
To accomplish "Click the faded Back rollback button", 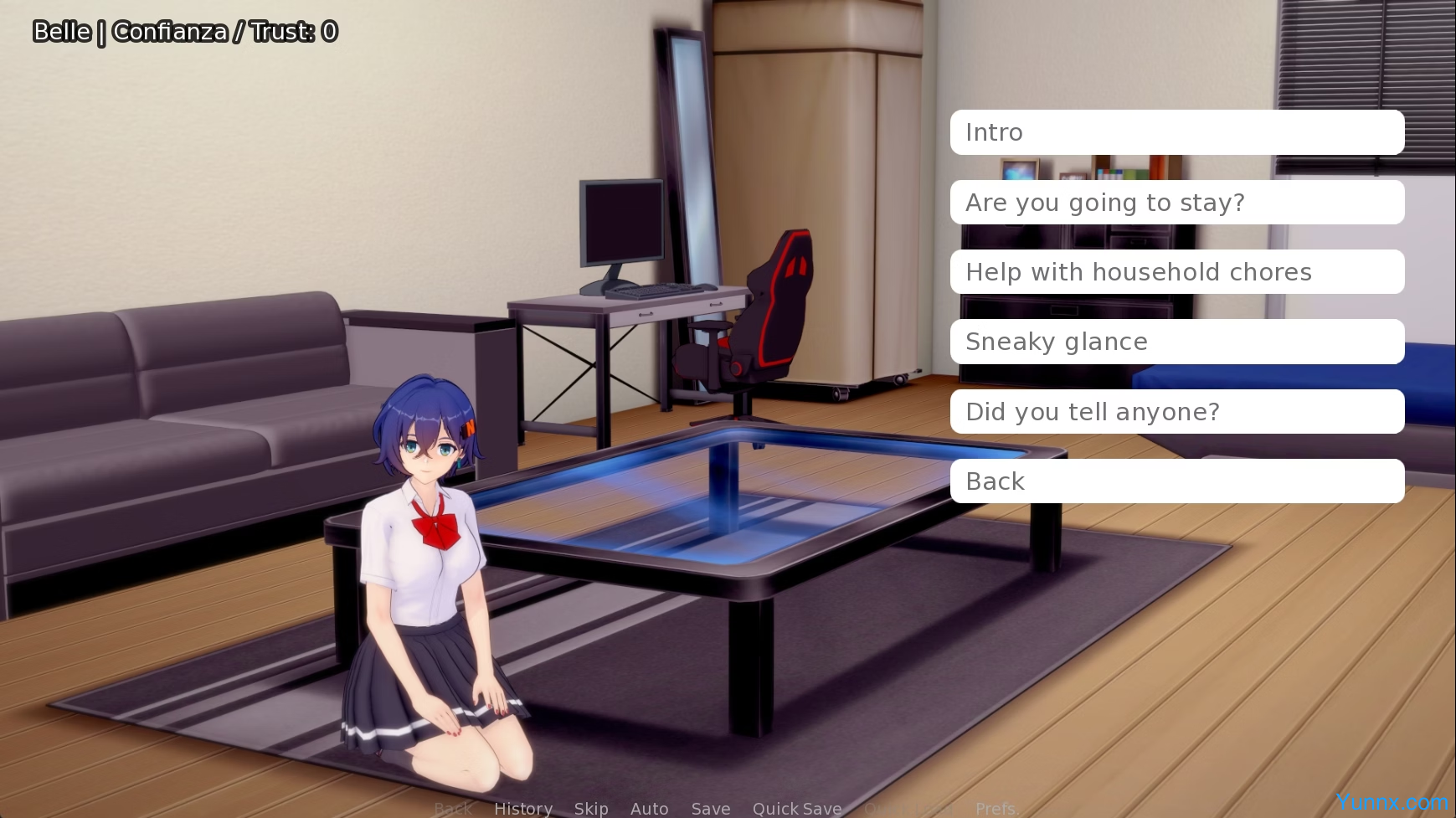I will click(x=454, y=808).
